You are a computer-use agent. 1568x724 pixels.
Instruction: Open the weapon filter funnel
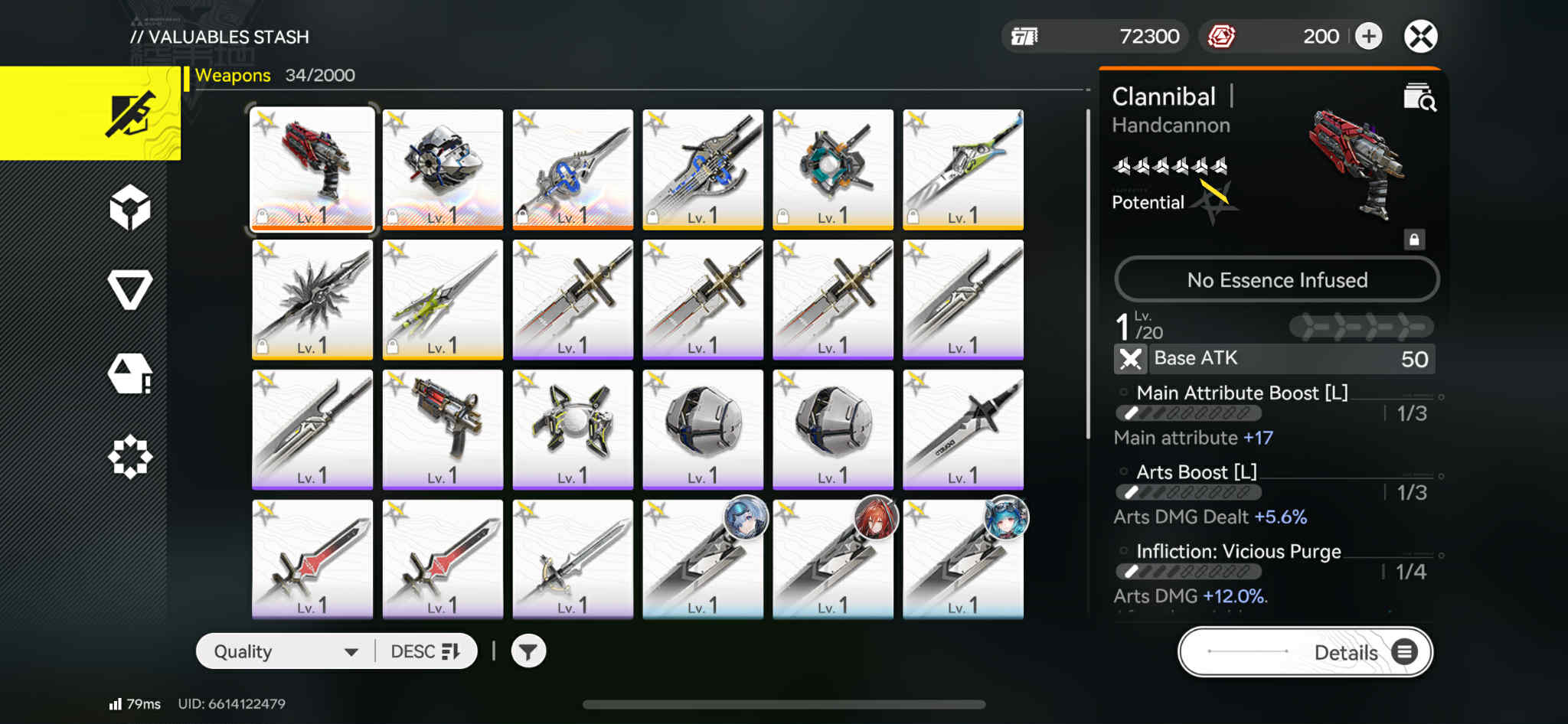[528, 652]
